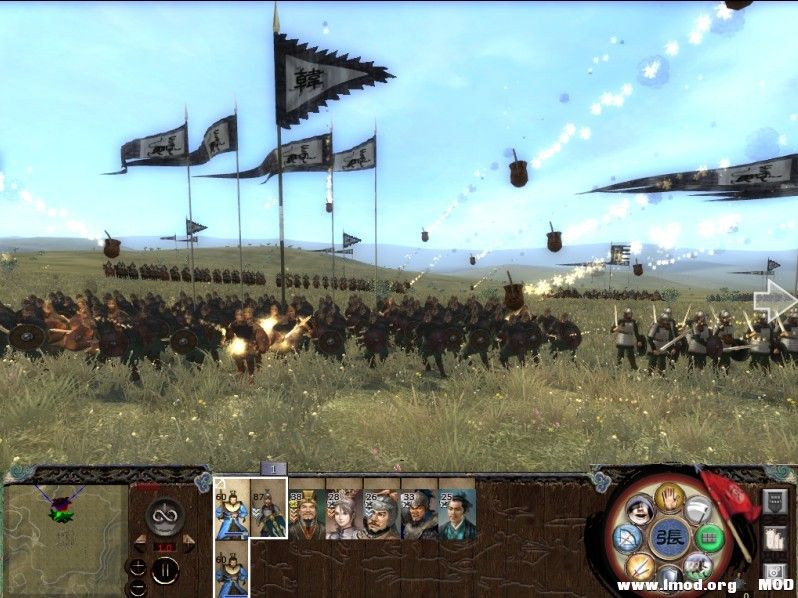Select the unit card numbered 38
798x598 pixels.
(x=305, y=510)
